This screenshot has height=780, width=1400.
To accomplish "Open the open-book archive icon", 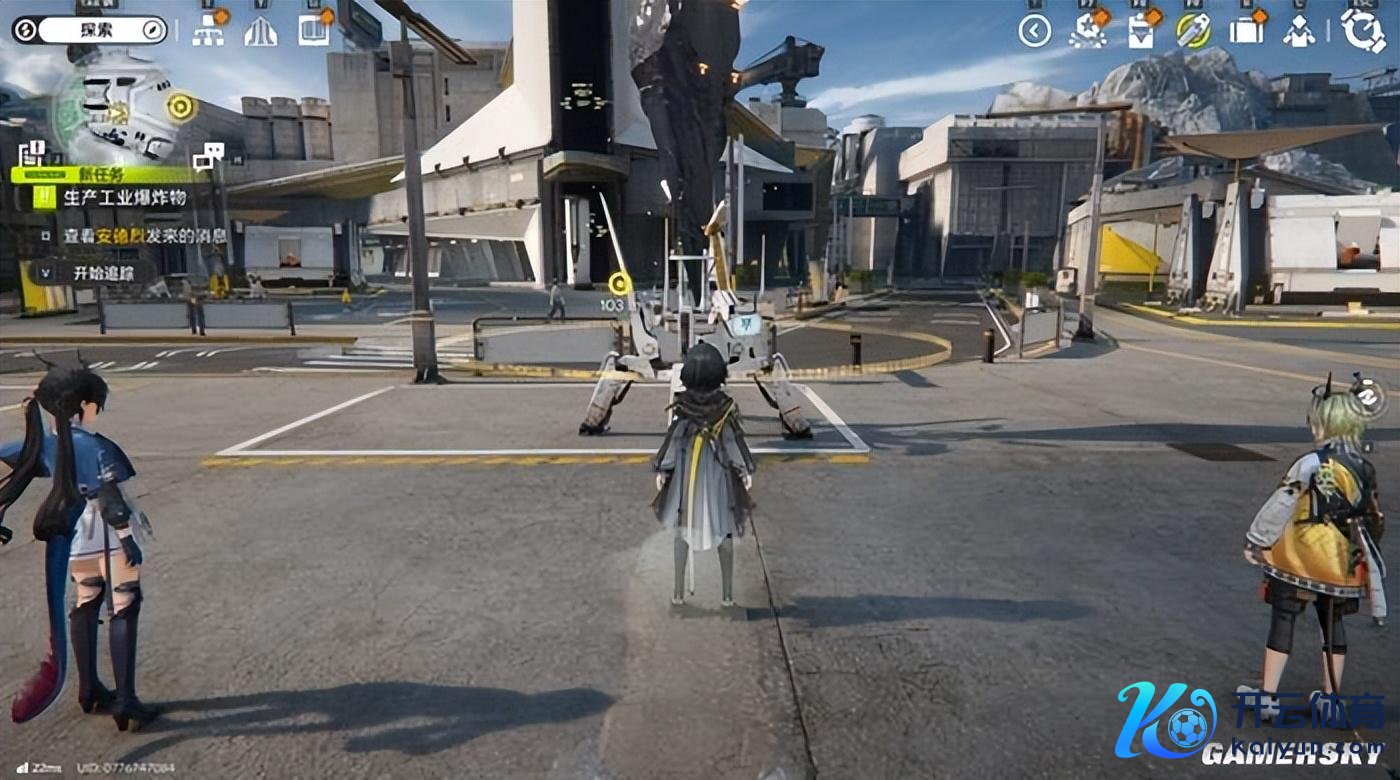I will click(x=314, y=30).
